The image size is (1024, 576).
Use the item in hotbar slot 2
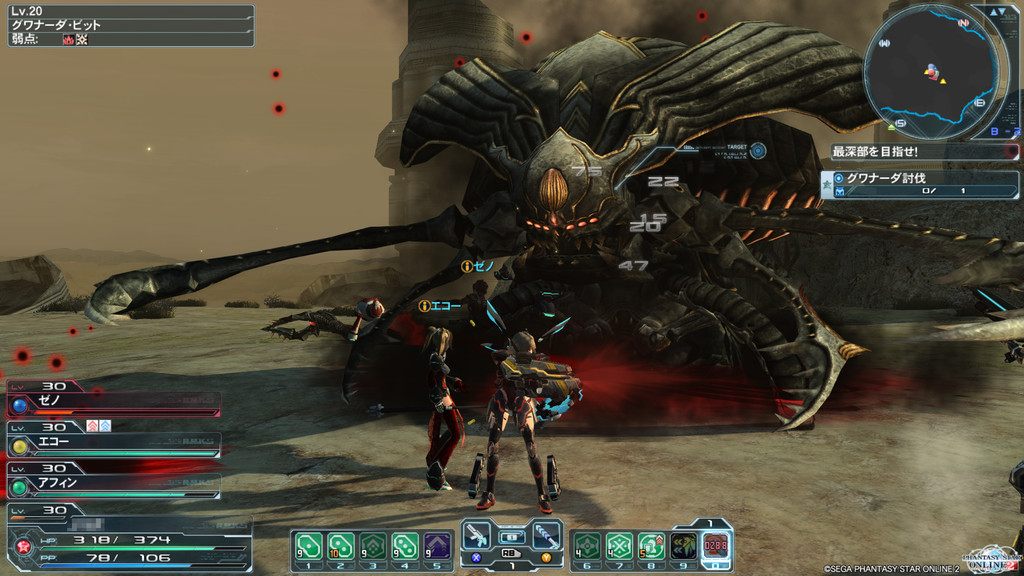pyautogui.click(x=341, y=546)
